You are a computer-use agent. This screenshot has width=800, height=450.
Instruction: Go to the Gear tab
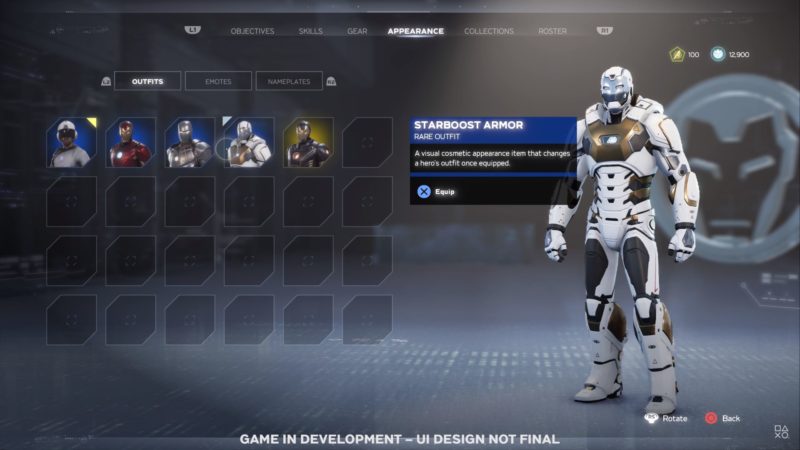(x=357, y=31)
